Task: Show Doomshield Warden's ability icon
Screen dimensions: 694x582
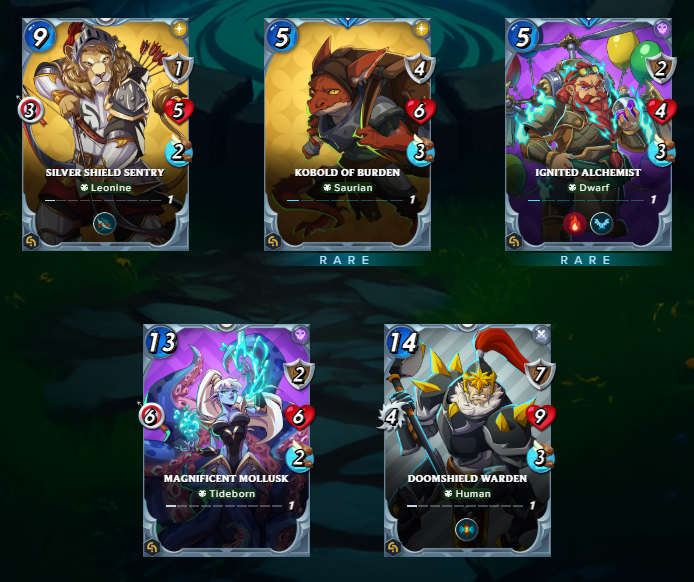Action: (467, 528)
